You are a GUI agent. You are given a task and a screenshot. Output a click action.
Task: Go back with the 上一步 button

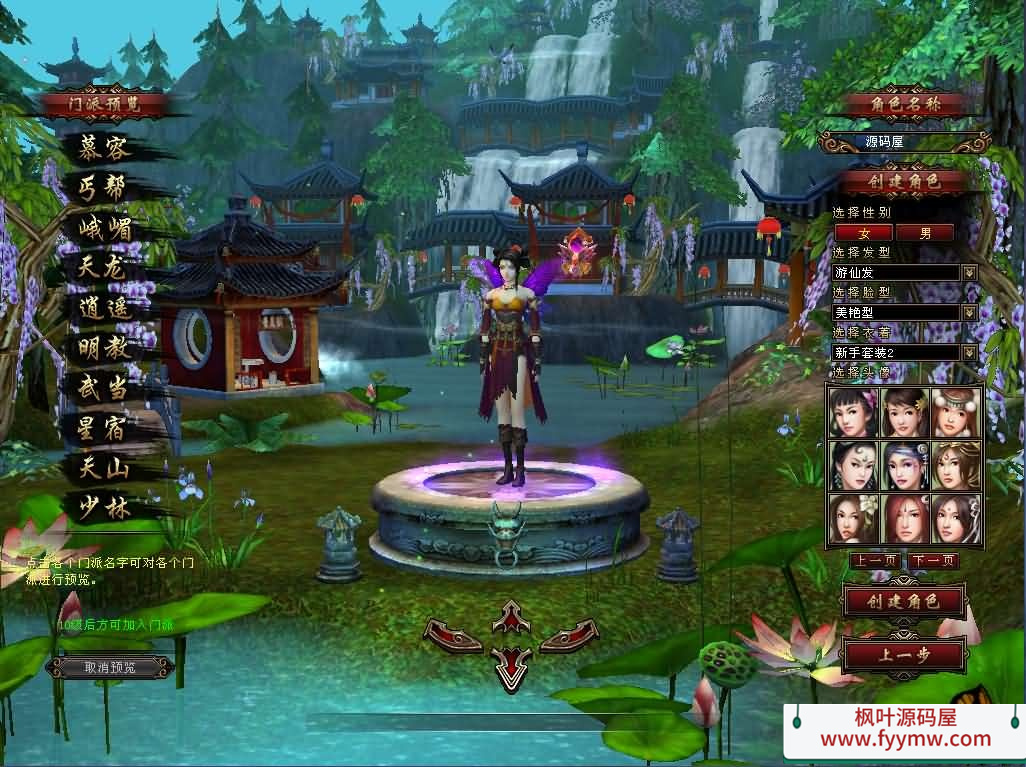click(x=904, y=656)
